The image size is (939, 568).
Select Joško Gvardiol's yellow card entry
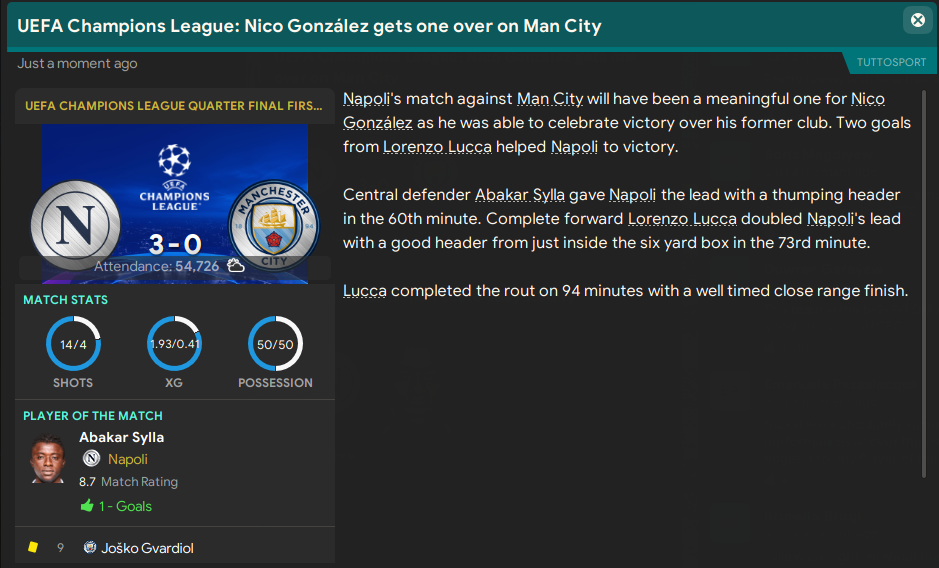click(x=138, y=548)
